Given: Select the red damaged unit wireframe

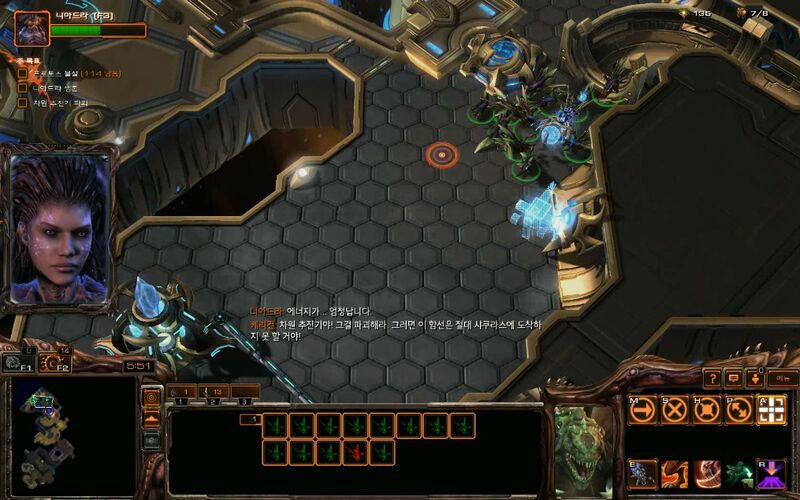Looking at the screenshot, I should 353,453.
